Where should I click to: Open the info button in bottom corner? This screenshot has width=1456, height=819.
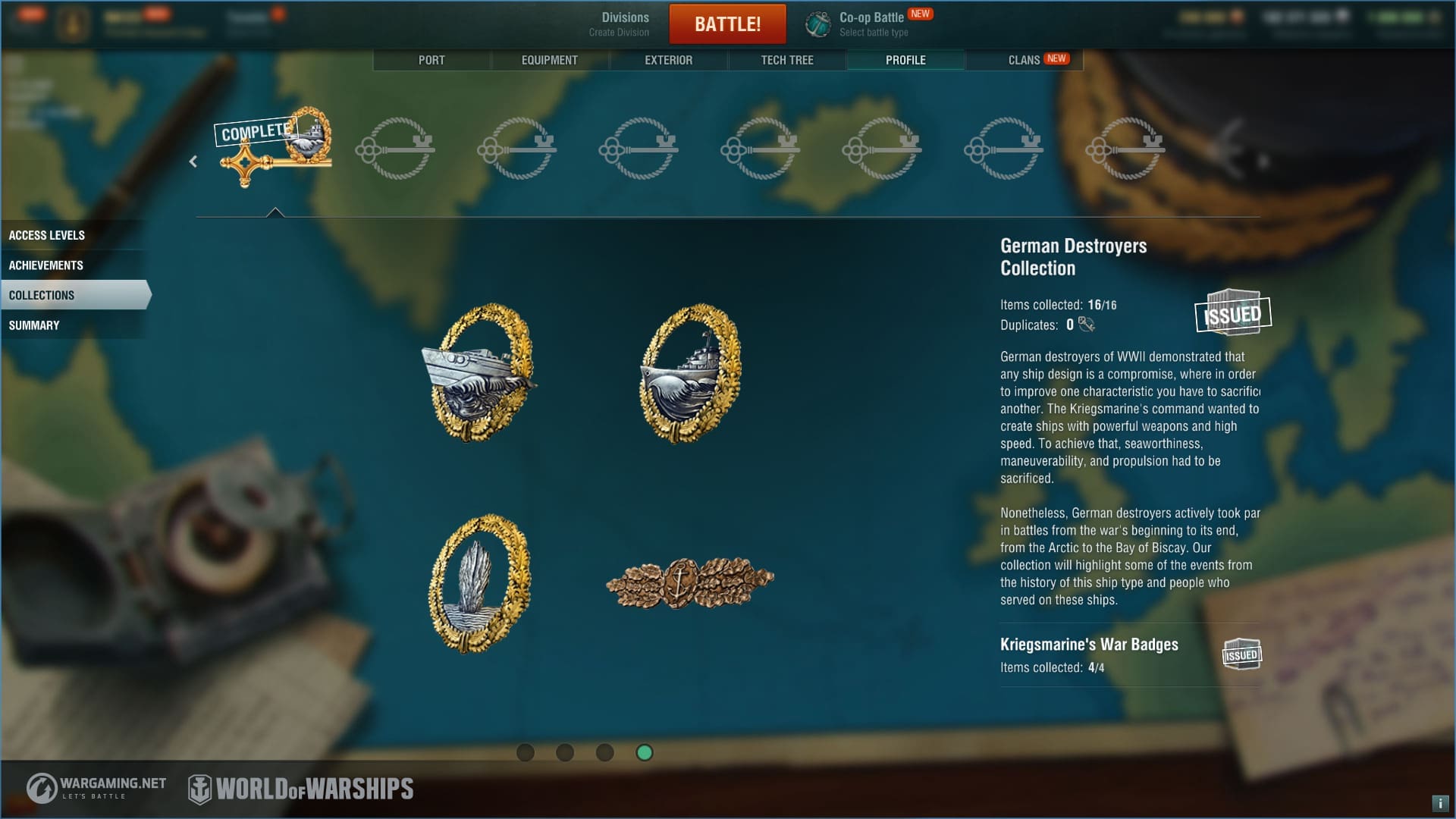point(1439,803)
